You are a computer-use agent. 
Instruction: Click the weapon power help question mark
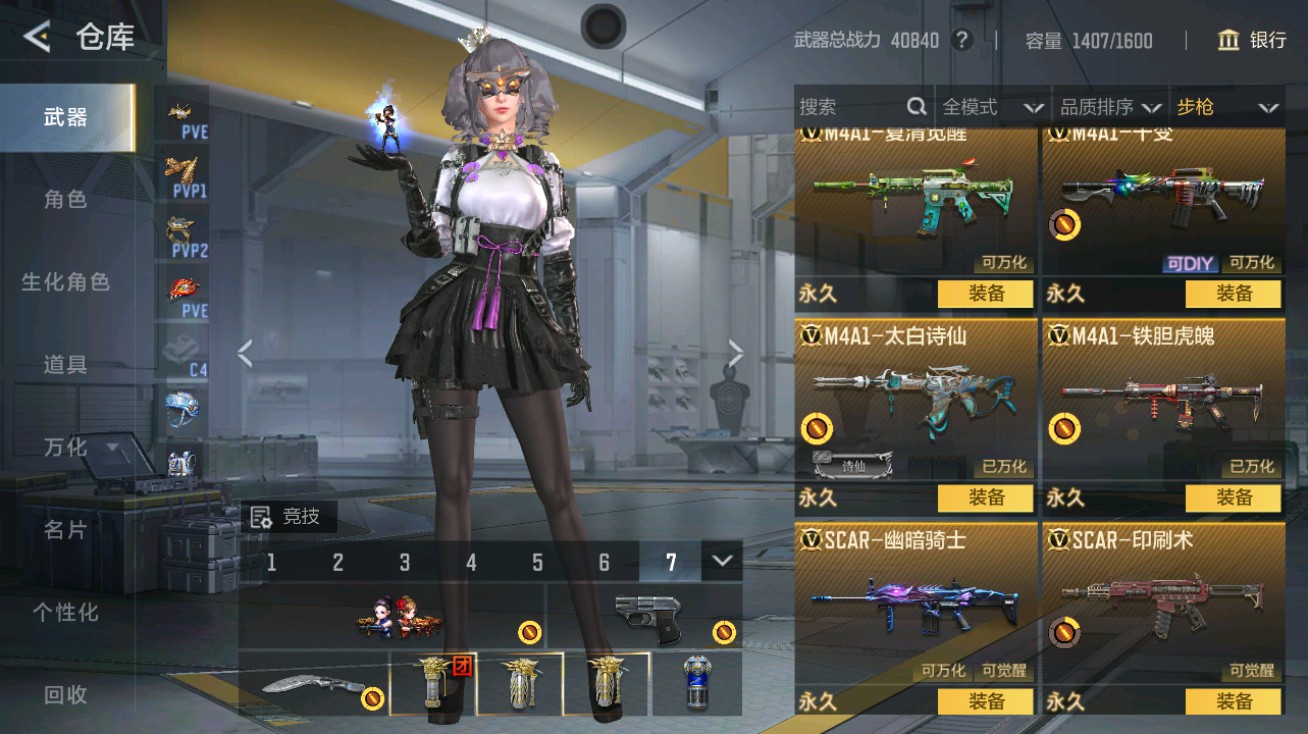point(962,40)
